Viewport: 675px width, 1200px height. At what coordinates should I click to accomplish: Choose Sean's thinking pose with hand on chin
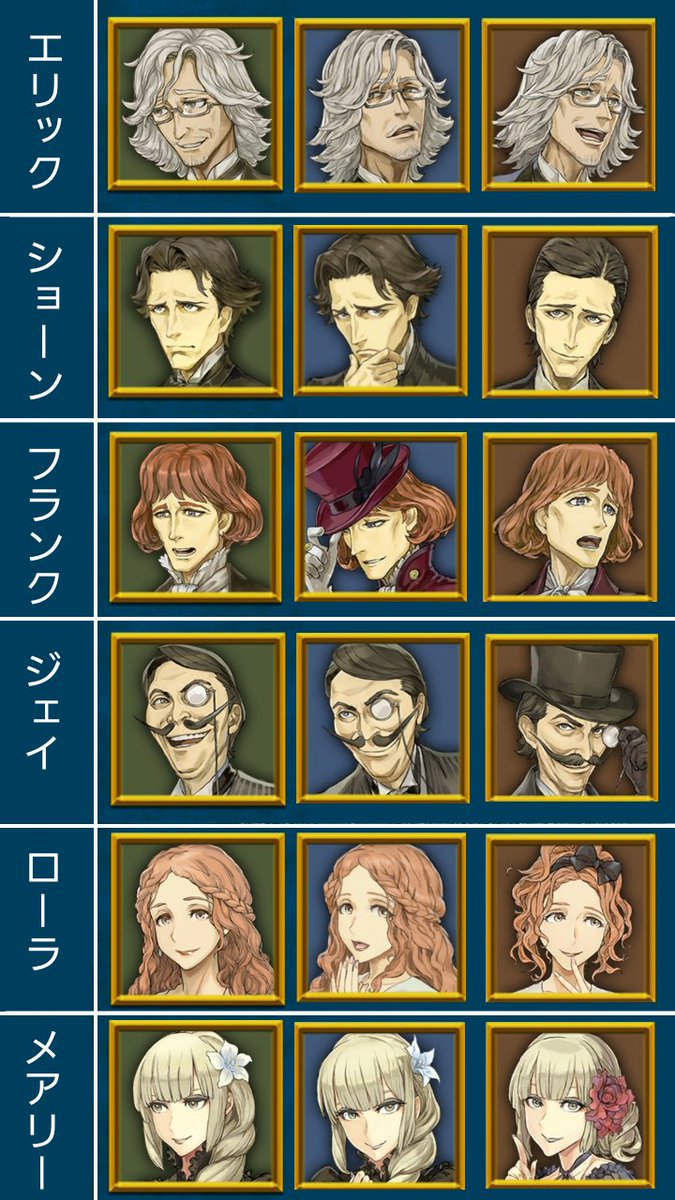click(x=381, y=312)
